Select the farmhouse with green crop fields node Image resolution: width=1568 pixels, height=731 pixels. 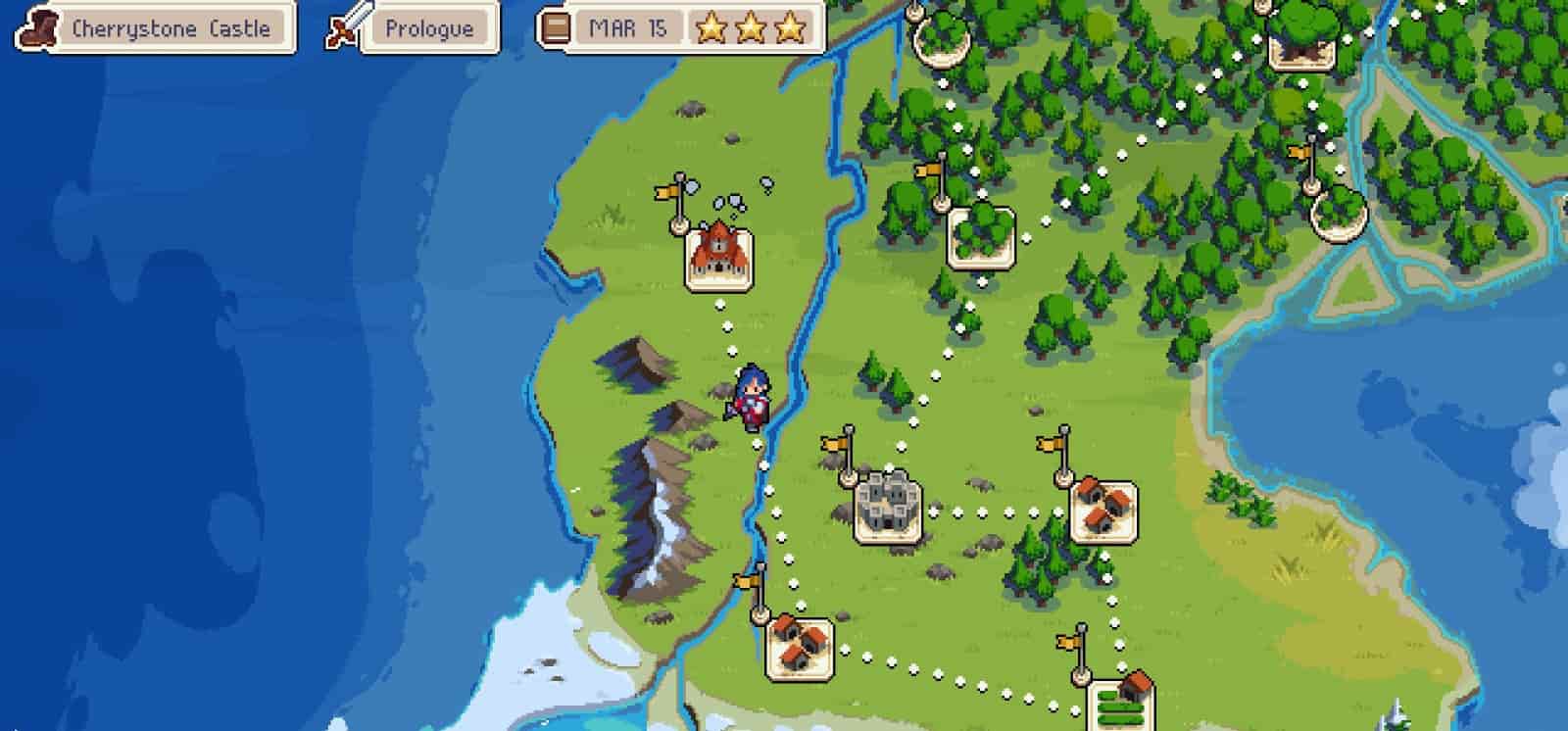[x=1120, y=702]
